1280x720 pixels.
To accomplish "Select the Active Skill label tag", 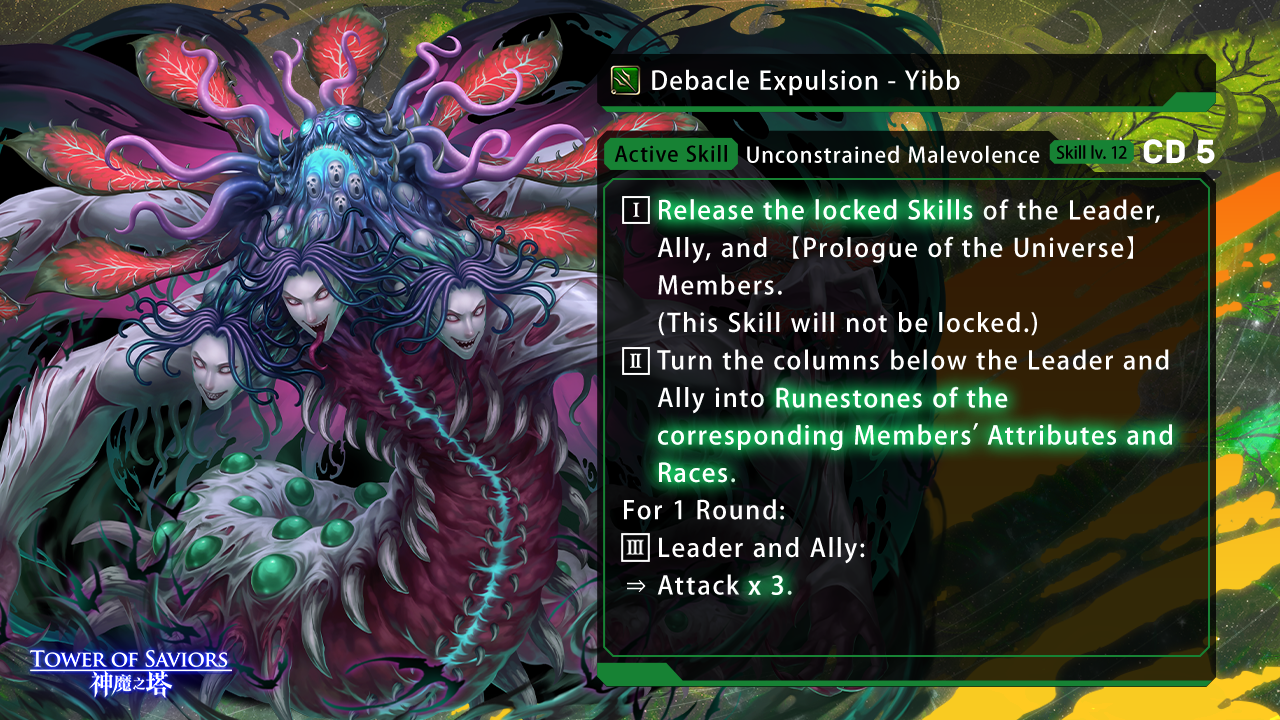I will 671,155.
